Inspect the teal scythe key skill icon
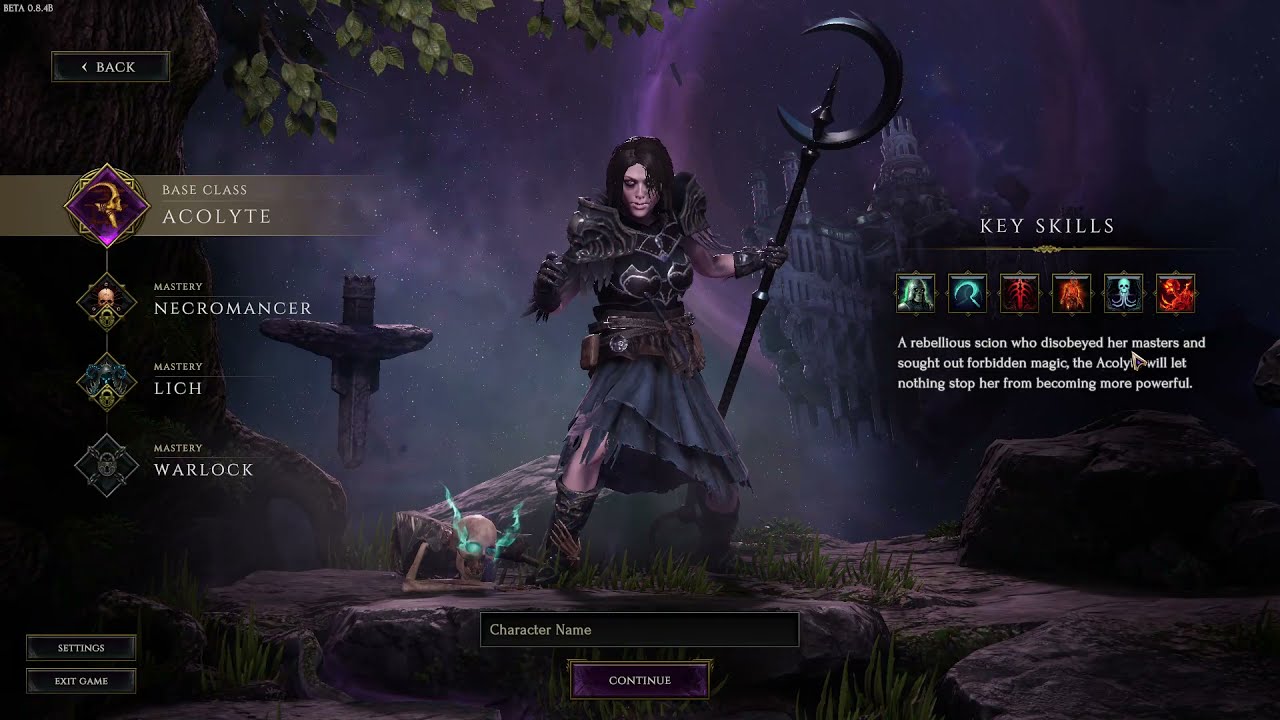The width and height of the screenshot is (1280, 720). (967, 292)
